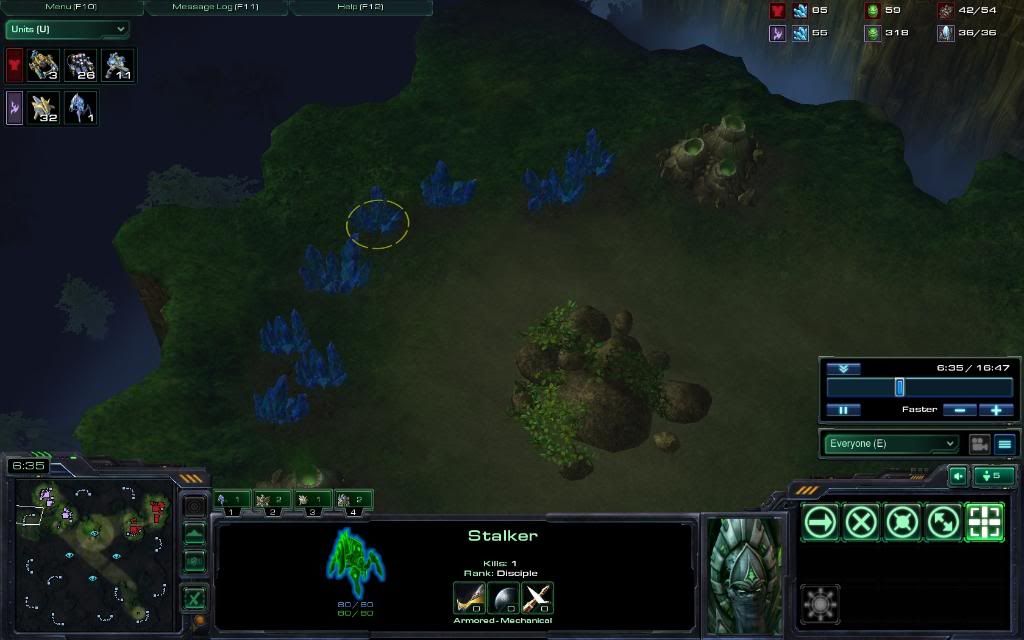
Task: Activate the Stop command button
Action: point(861,521)
